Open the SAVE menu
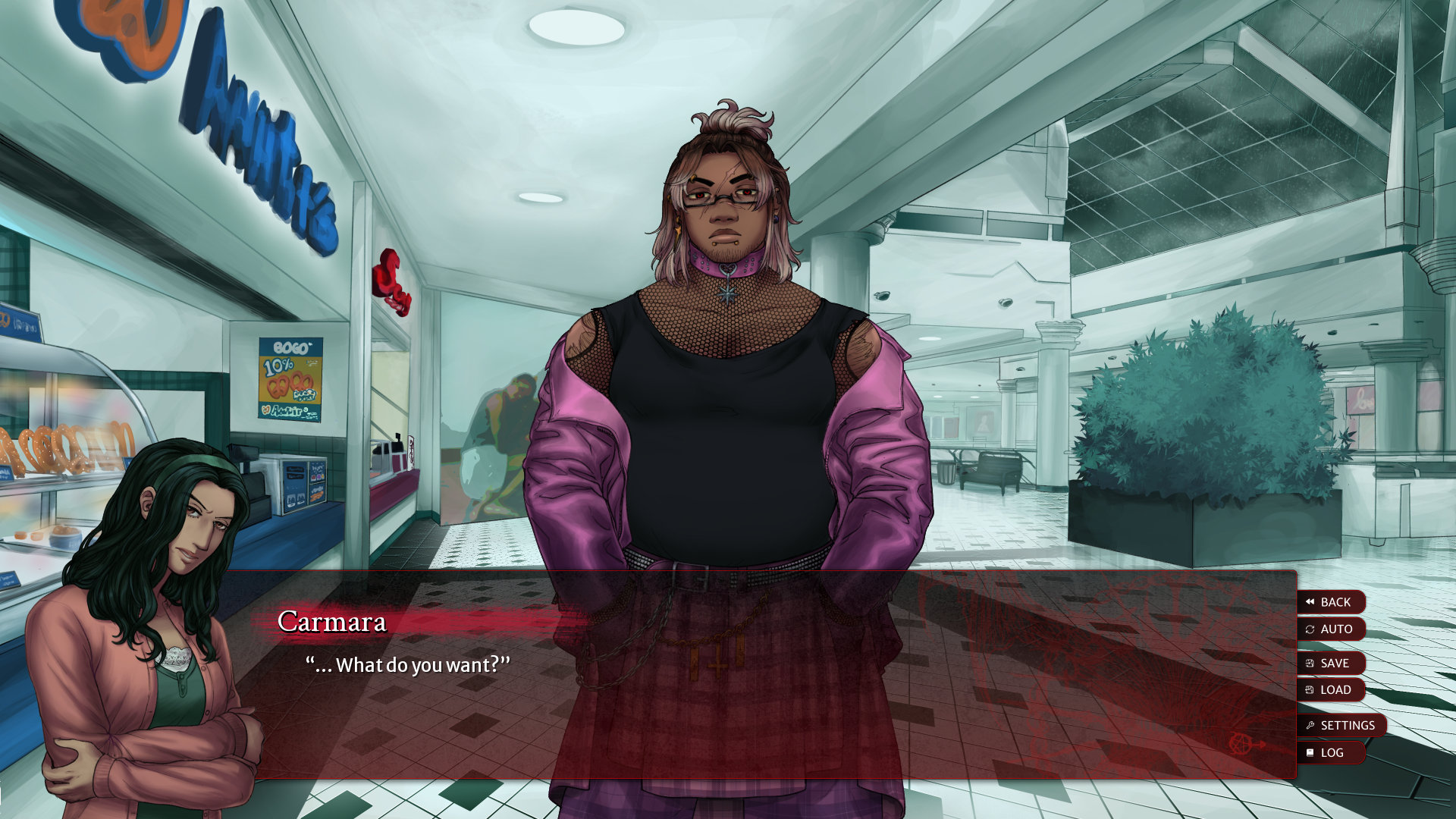Viewport: 1456px width, 819px height. (1331, 664)
